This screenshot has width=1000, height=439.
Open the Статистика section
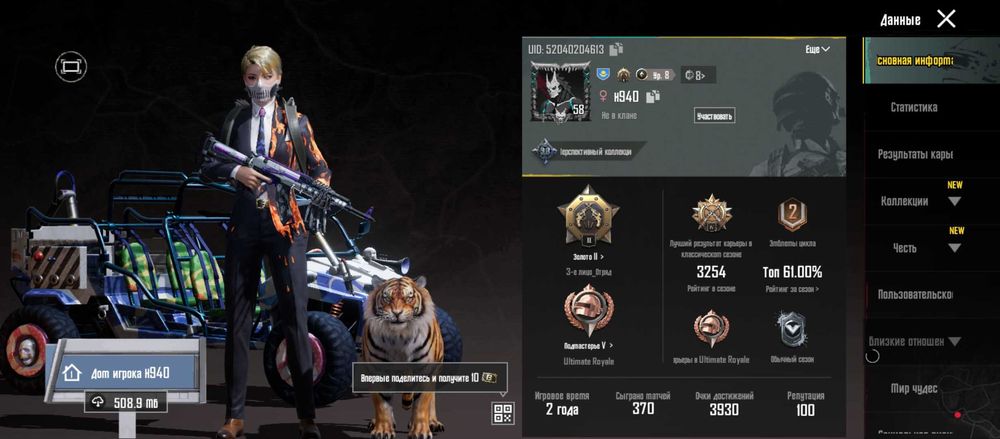(x=914, y=107)
